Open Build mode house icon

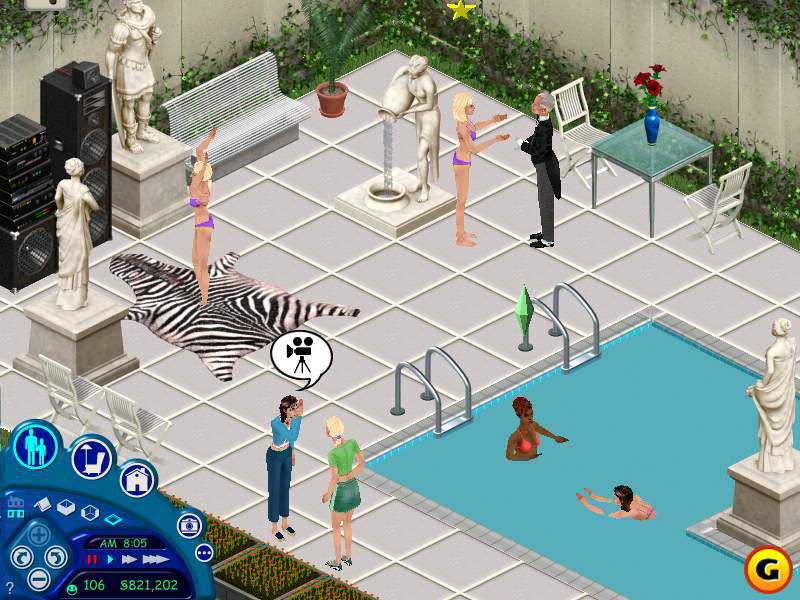click(137, 479)
